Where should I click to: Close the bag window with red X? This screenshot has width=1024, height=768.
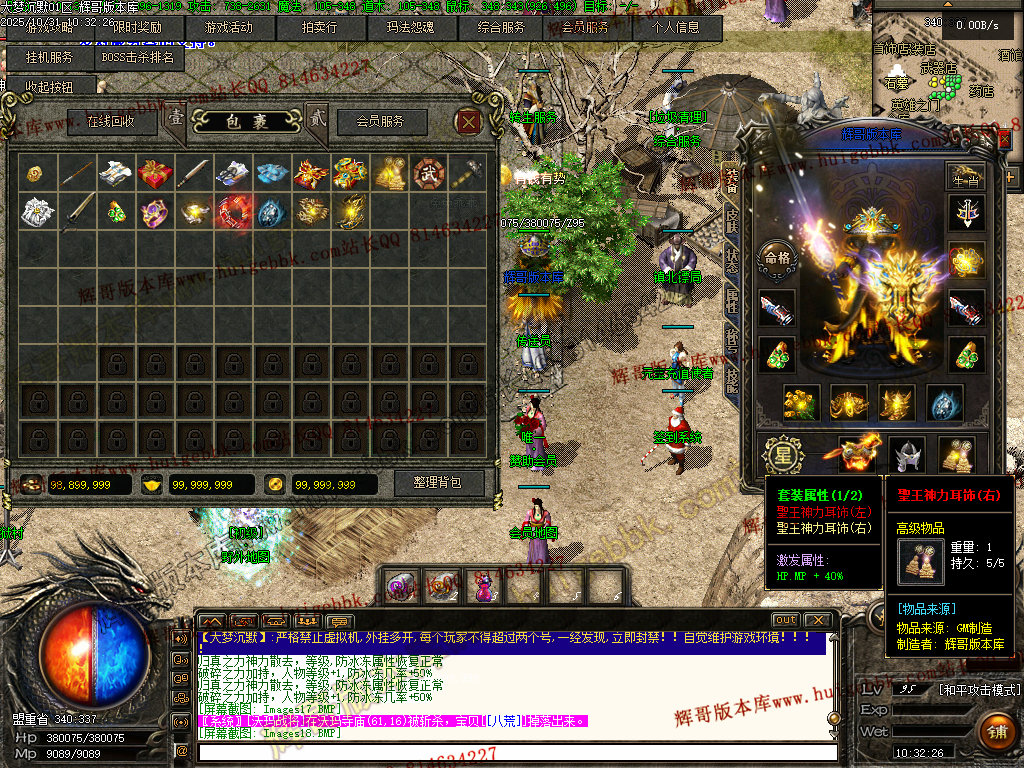pyautogui.click(x=469, y=122)
